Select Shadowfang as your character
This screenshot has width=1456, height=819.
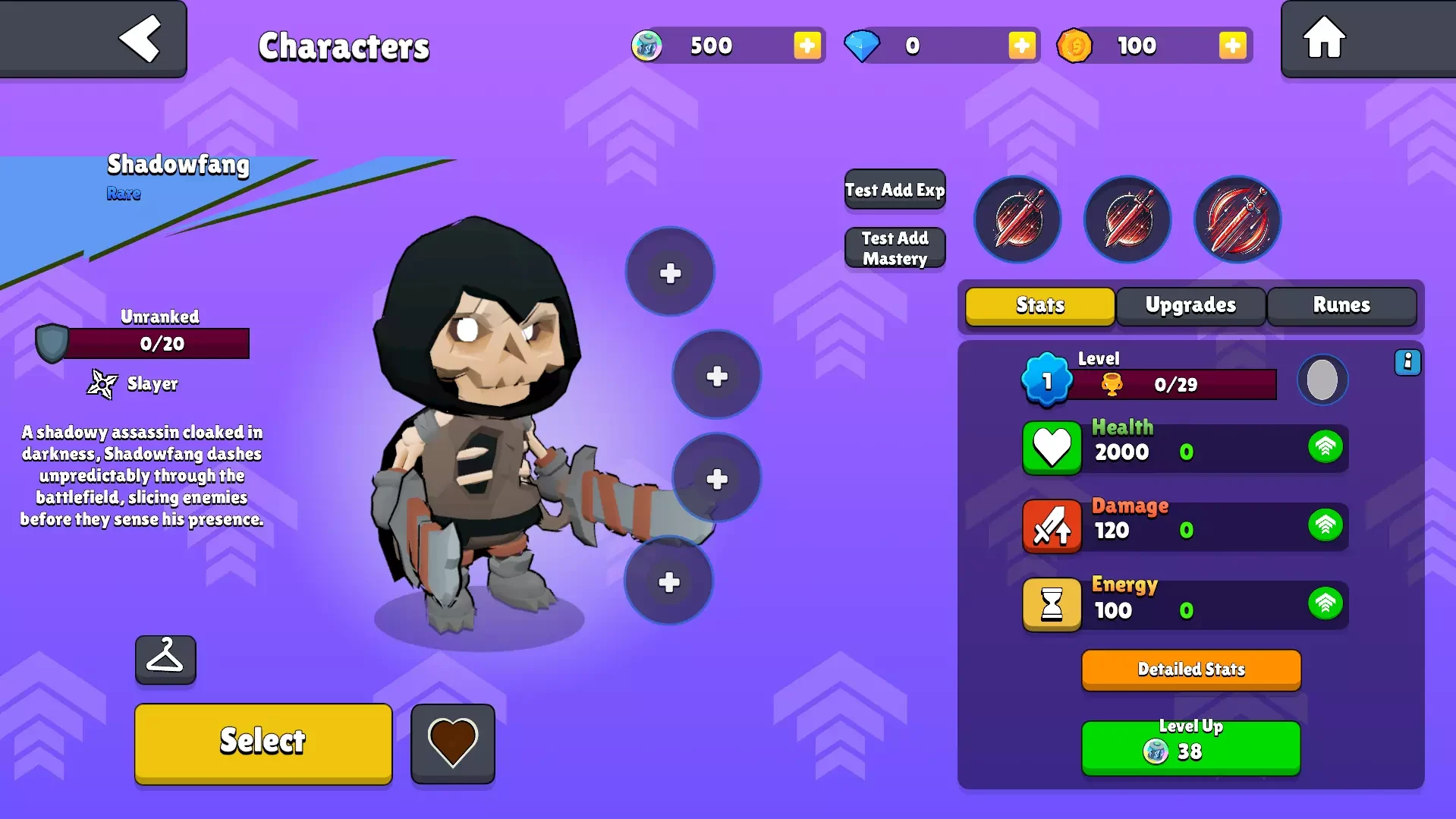click(x=263, y=742)
